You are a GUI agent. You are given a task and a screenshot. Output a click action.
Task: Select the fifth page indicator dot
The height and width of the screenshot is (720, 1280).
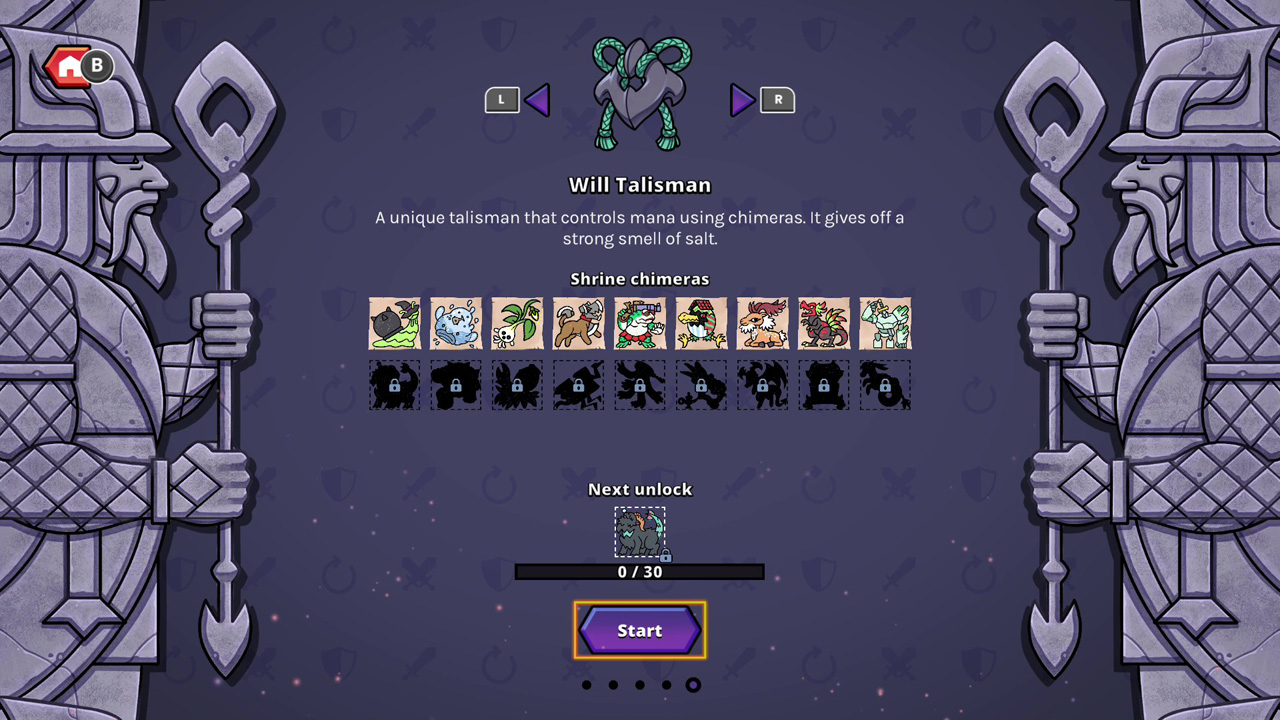click(x=693, y=685)
